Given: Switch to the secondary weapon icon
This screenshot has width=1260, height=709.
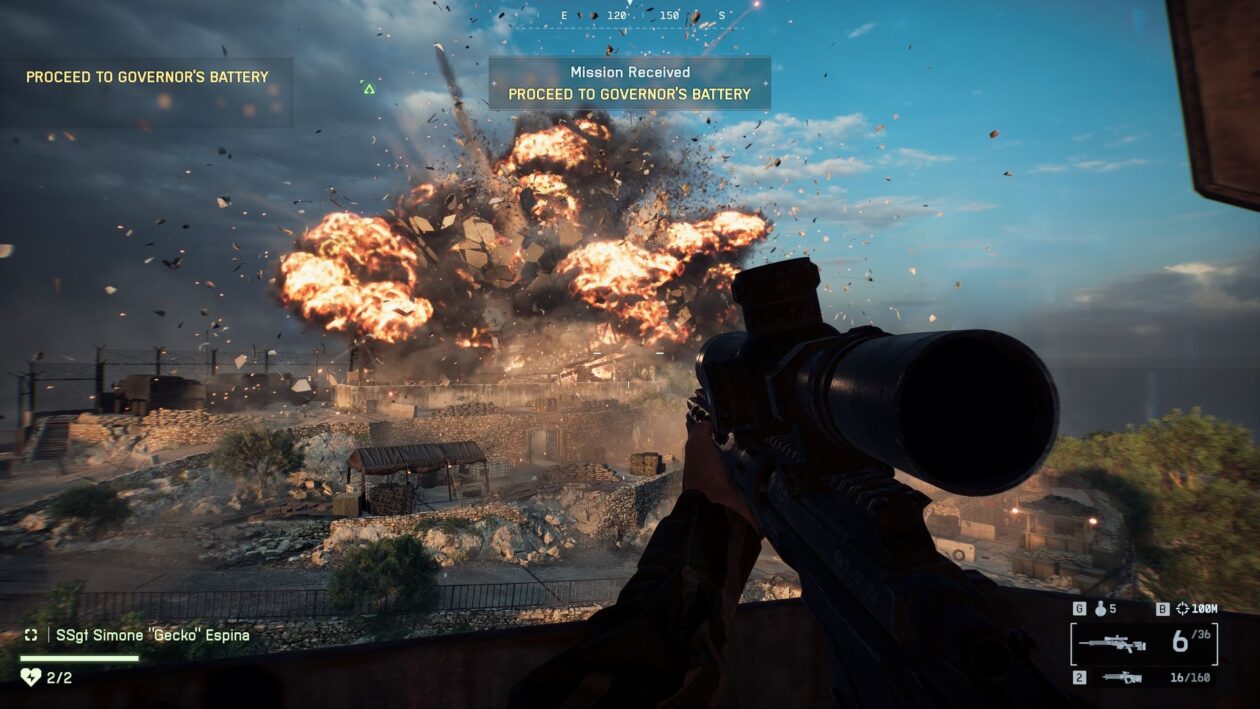Looking at the screenshot, I should (x=1122, y=677).
